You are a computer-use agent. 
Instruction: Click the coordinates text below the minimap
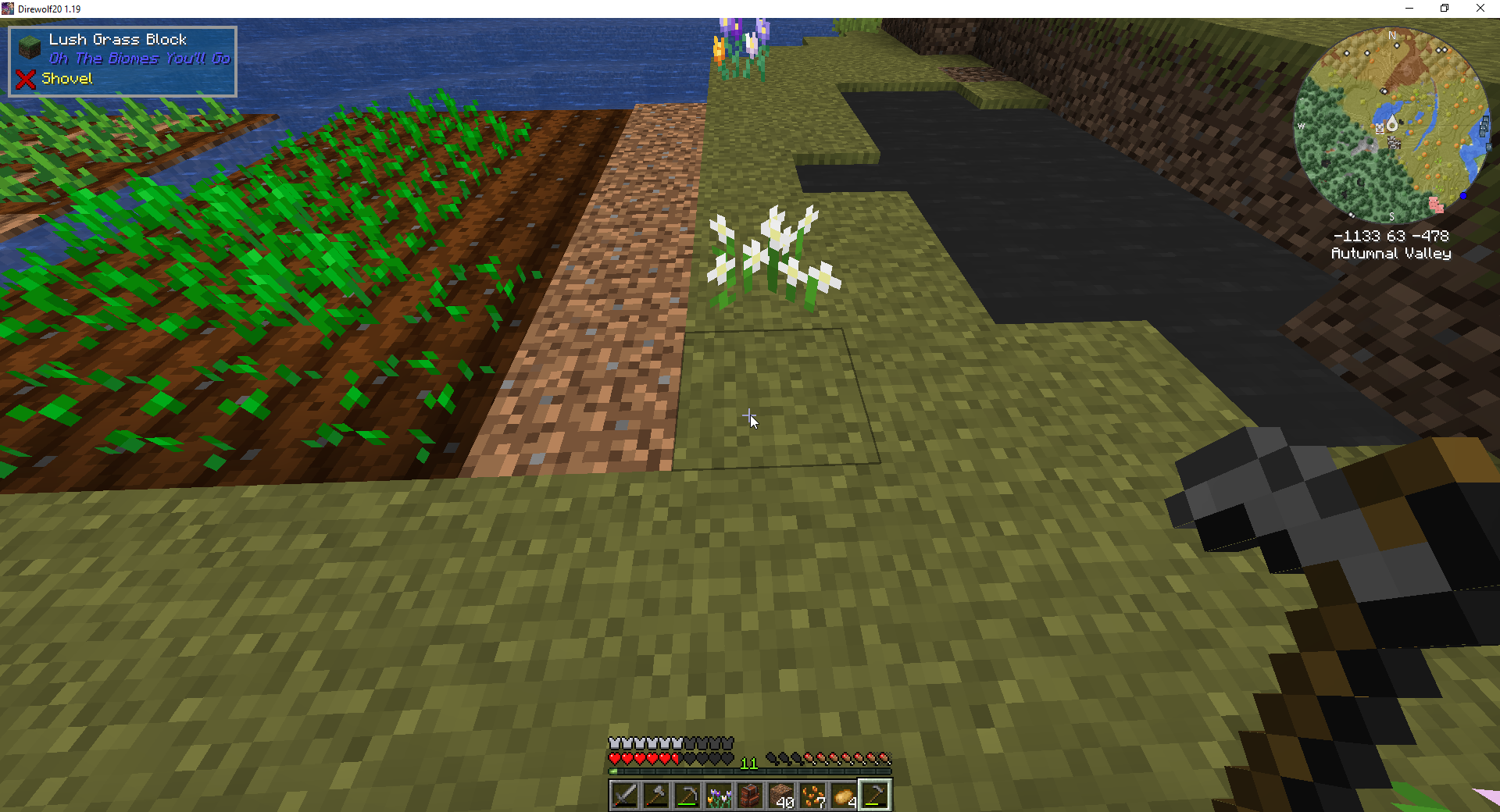(x=1393, y=235)
